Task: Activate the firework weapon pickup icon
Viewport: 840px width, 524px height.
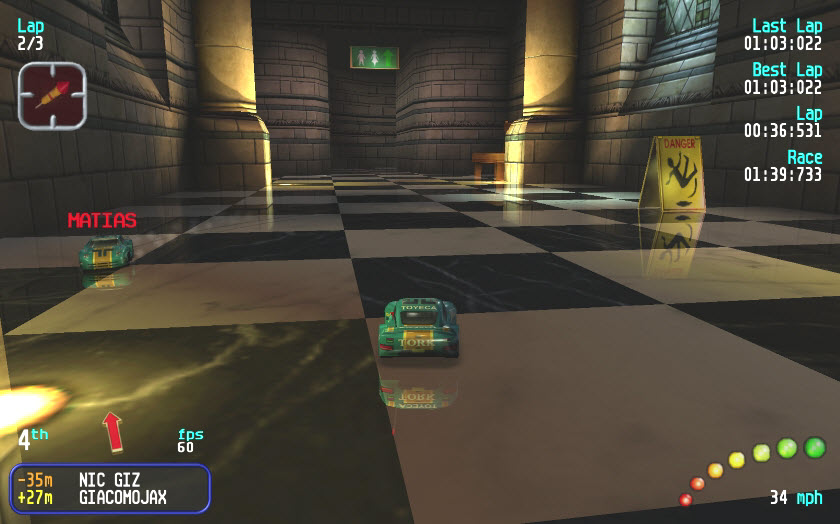Action: [x=52, y=96]
